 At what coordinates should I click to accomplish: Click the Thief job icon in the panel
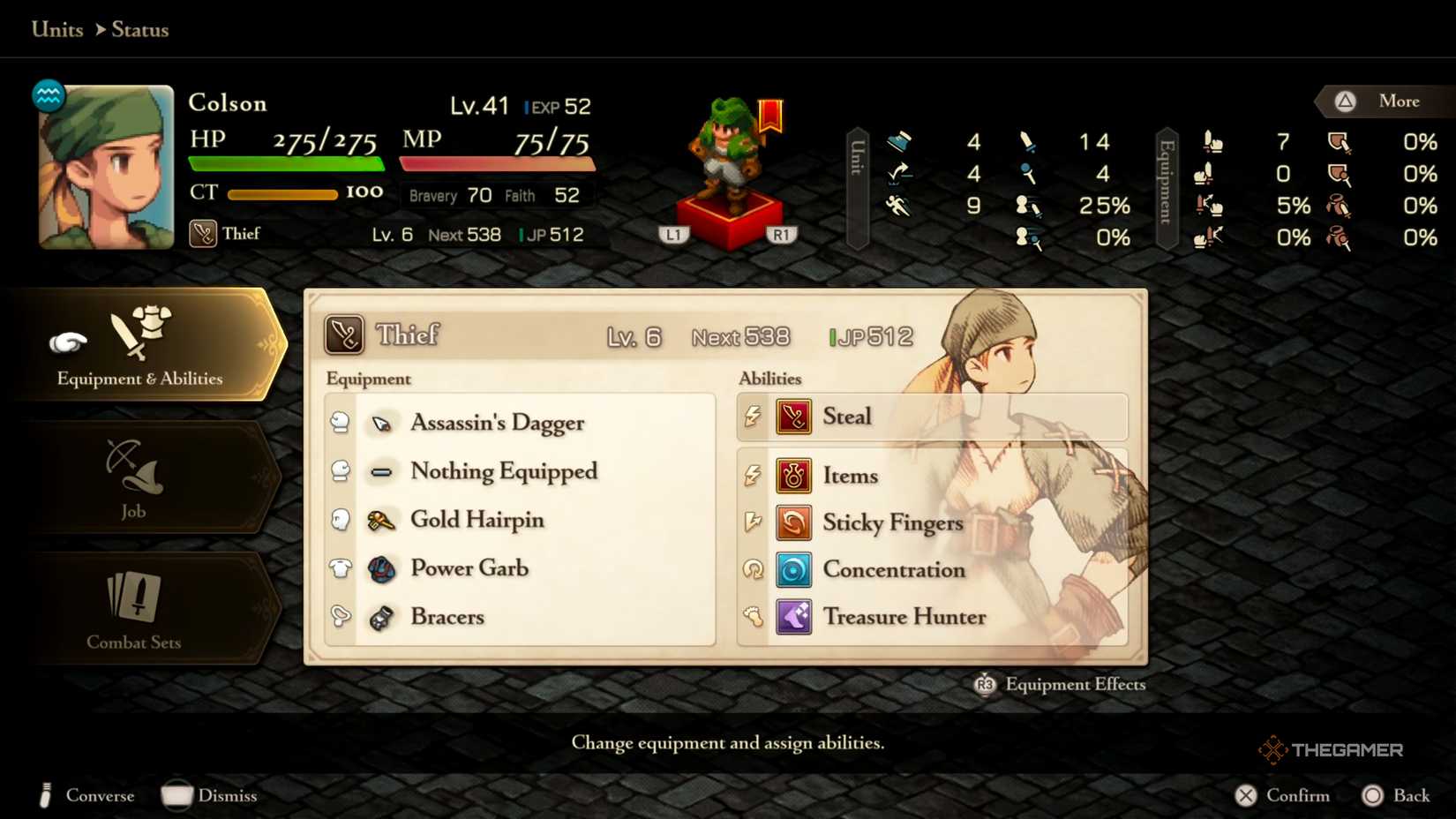[346, 334]
